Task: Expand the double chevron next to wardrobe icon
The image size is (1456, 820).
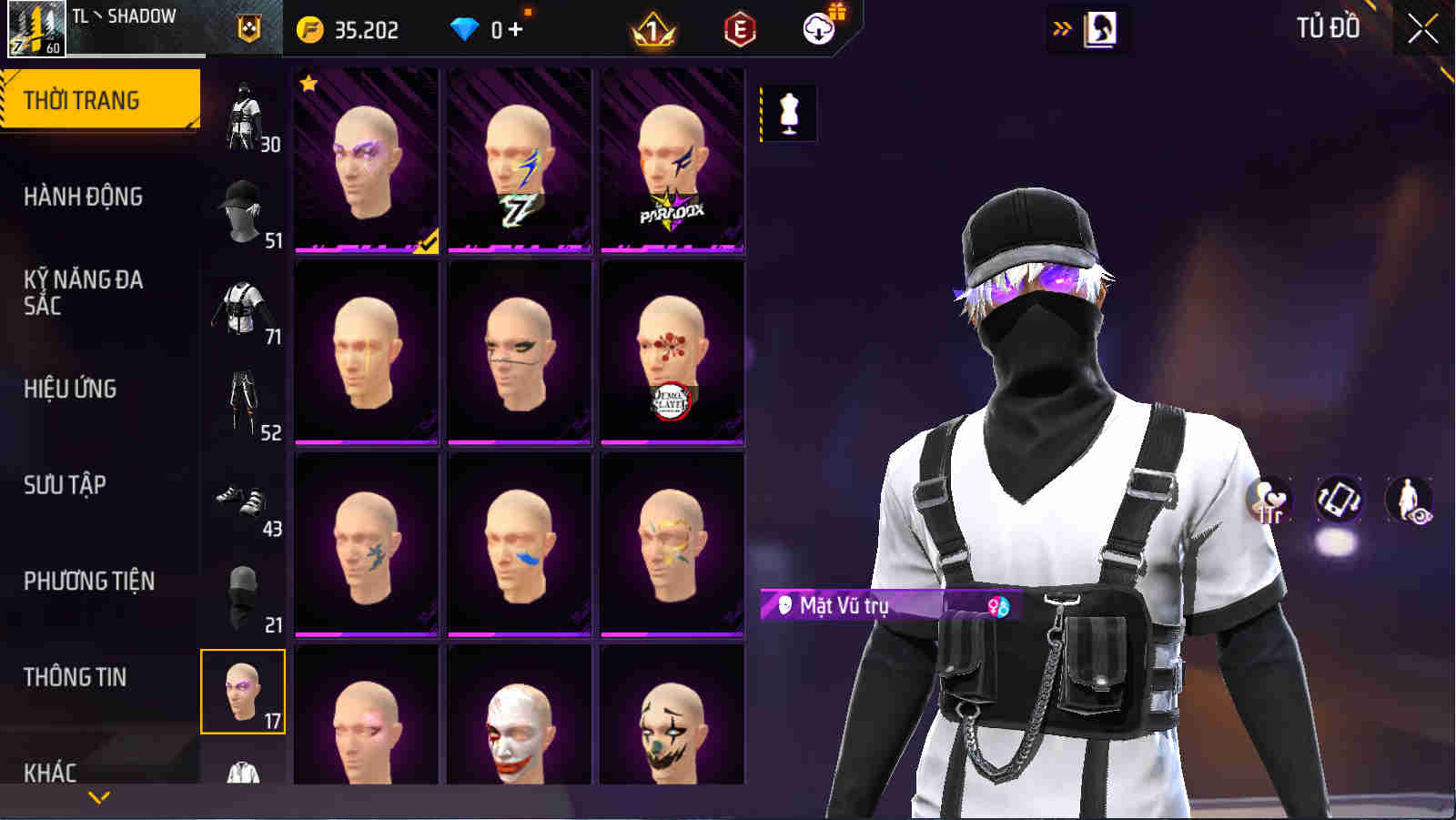Action: point(1058,28)
